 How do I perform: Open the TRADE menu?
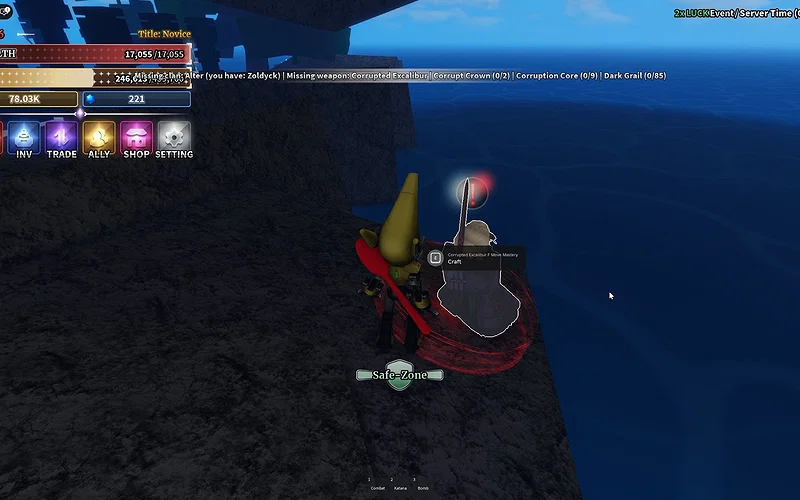[x=61, y=138]
